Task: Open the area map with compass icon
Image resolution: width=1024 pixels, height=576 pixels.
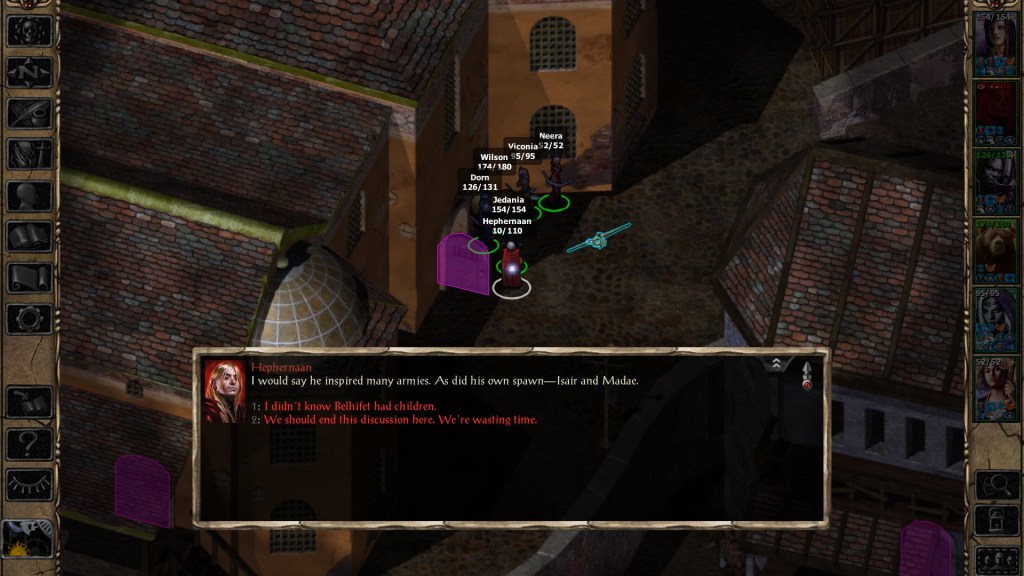Action: 29,71
